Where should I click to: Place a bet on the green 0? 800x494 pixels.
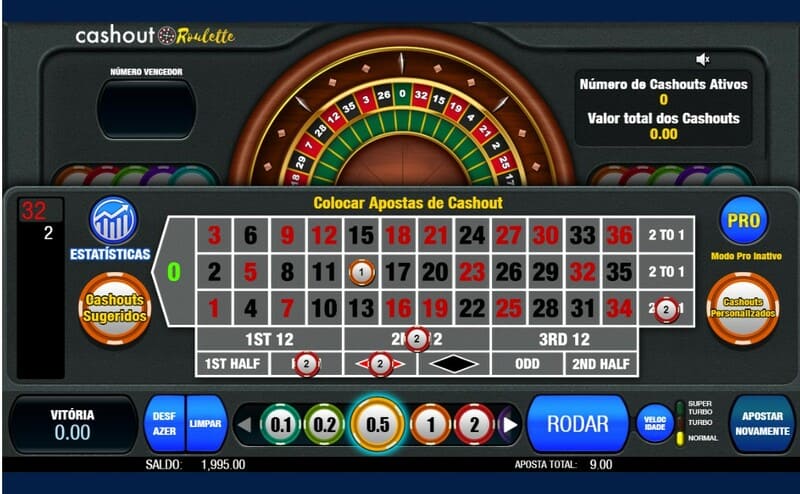(174, 271)
